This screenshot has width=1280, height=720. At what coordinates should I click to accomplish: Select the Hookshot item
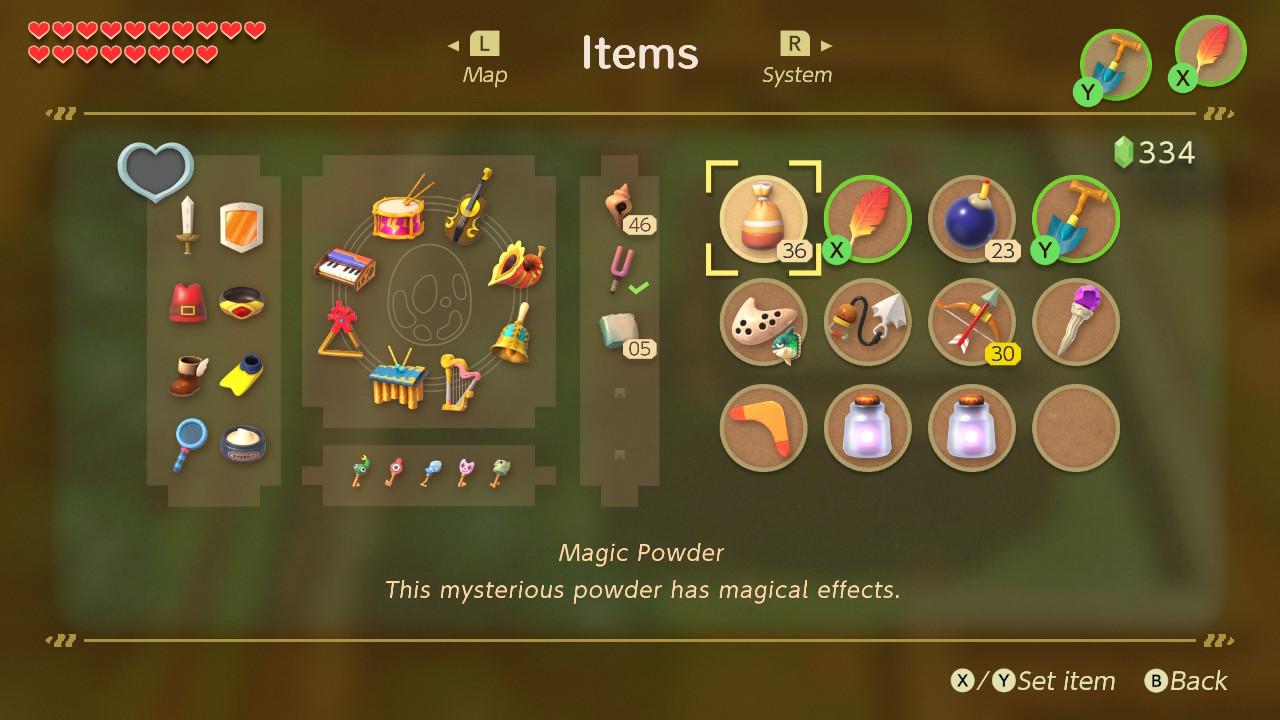[x=867, y=322]
